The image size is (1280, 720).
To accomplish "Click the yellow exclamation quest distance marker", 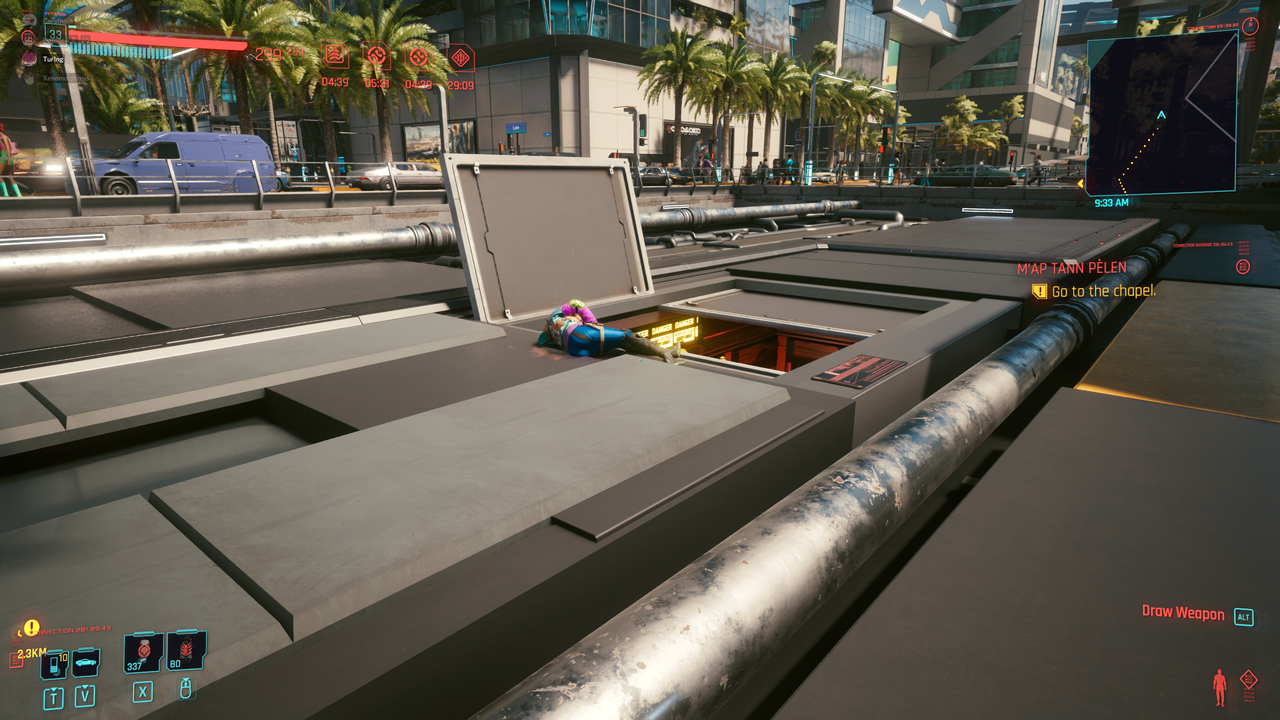I will [x=32, y=628].
